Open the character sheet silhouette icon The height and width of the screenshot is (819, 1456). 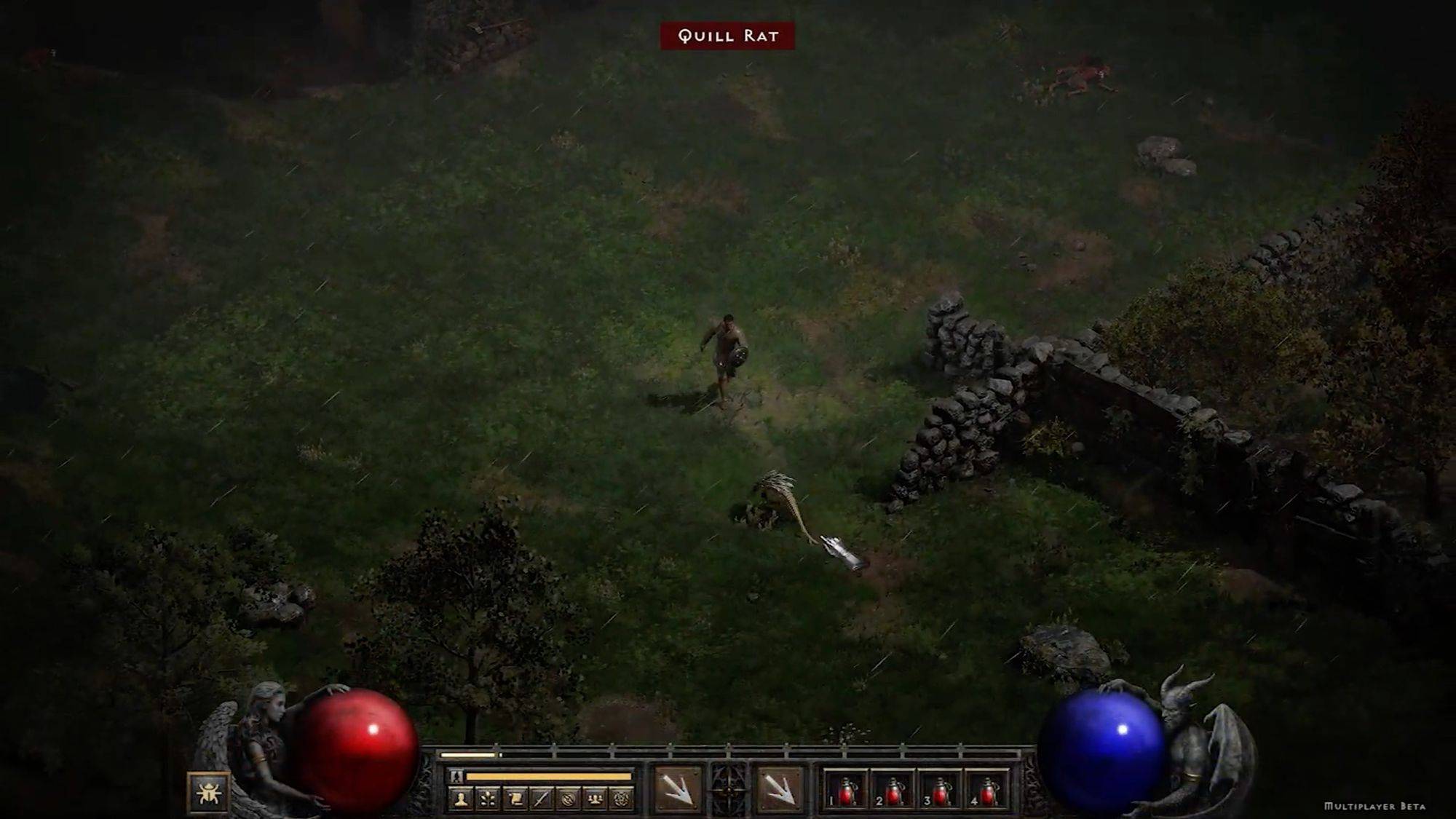(460, 799)
